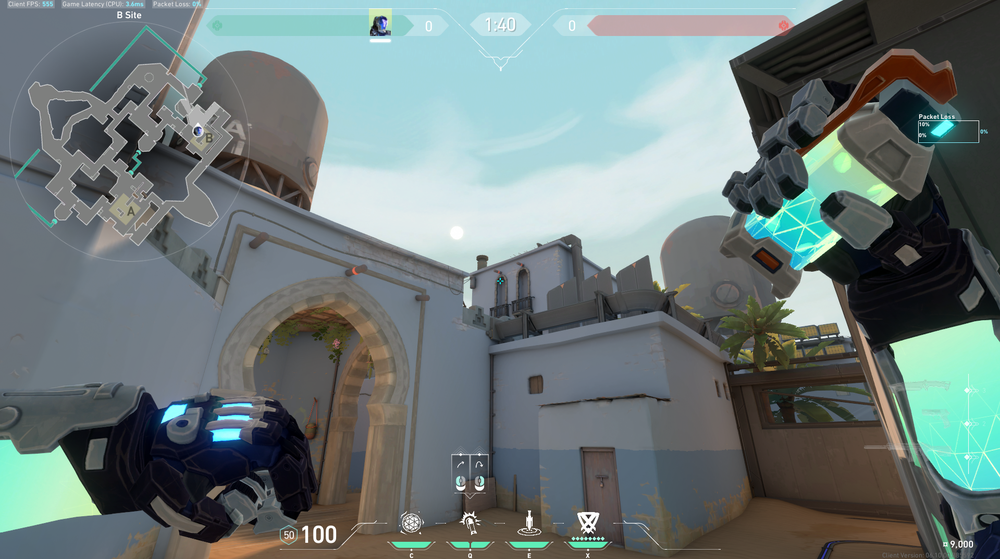Select the B site marker on the minimap
Image resolution: width=1000 pixels, height=559 pixels.
coord(208,139)
